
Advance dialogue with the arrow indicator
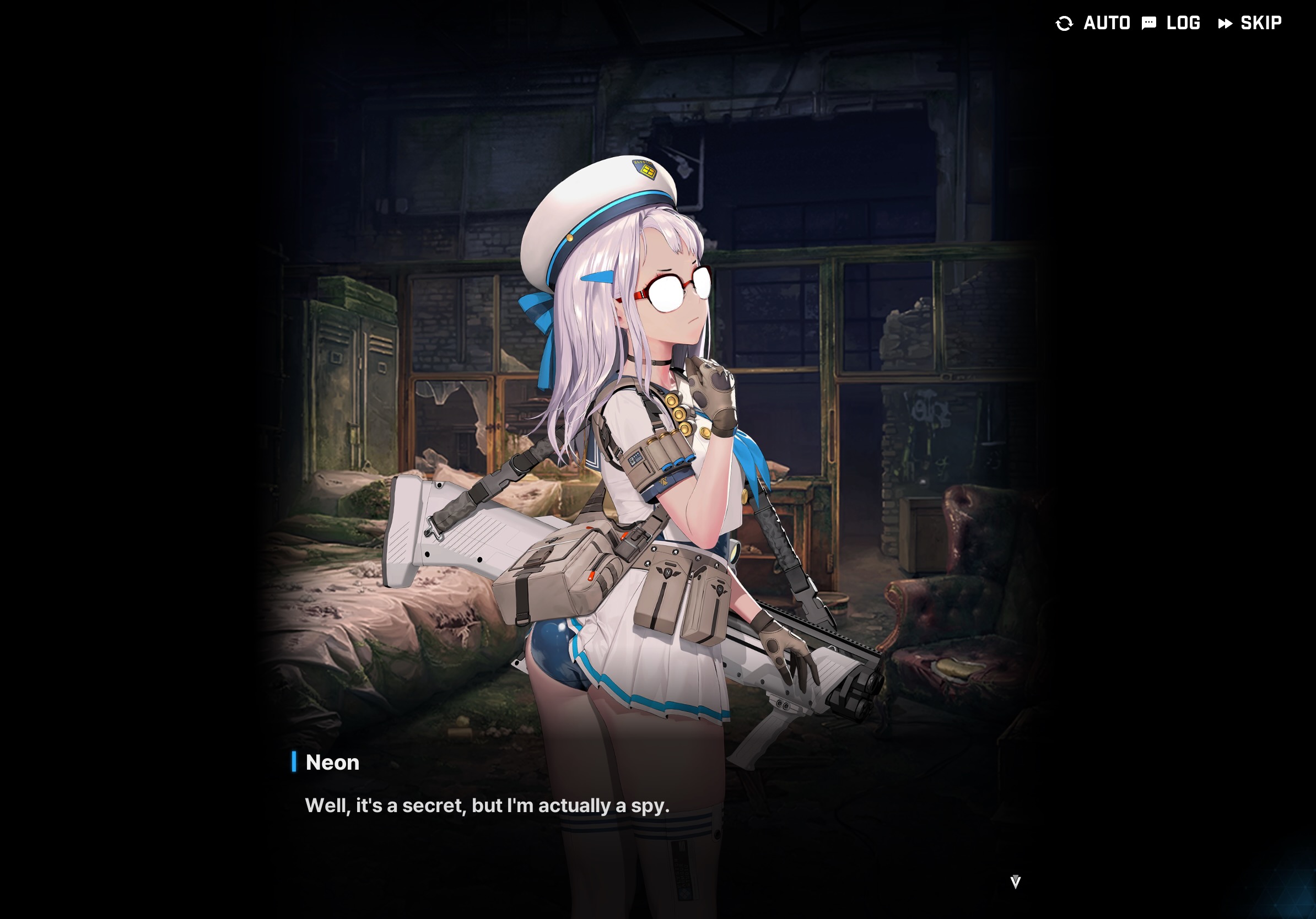pos(1015,882)
